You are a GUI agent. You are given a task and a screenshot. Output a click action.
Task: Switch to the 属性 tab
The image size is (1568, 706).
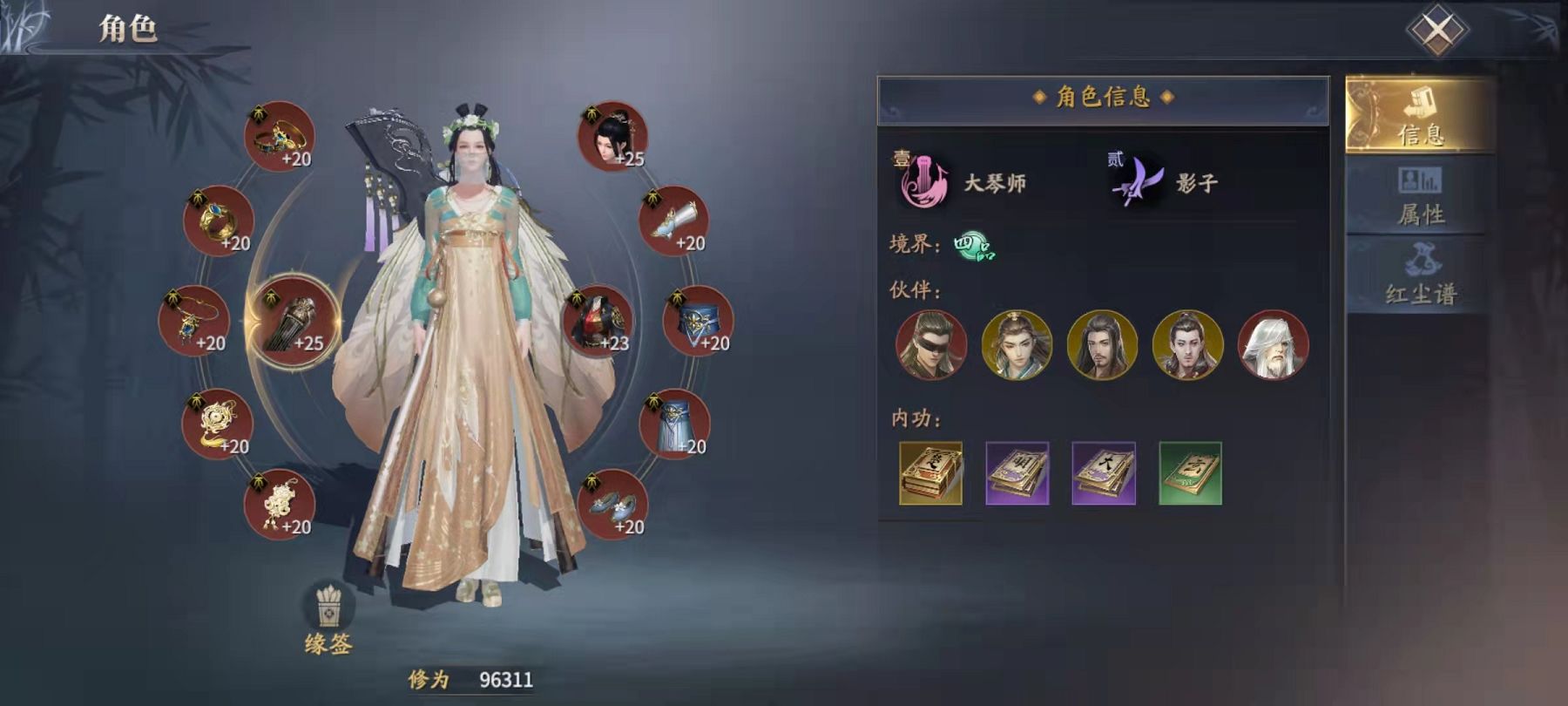pyautogui.click(x=1419, y=196)
